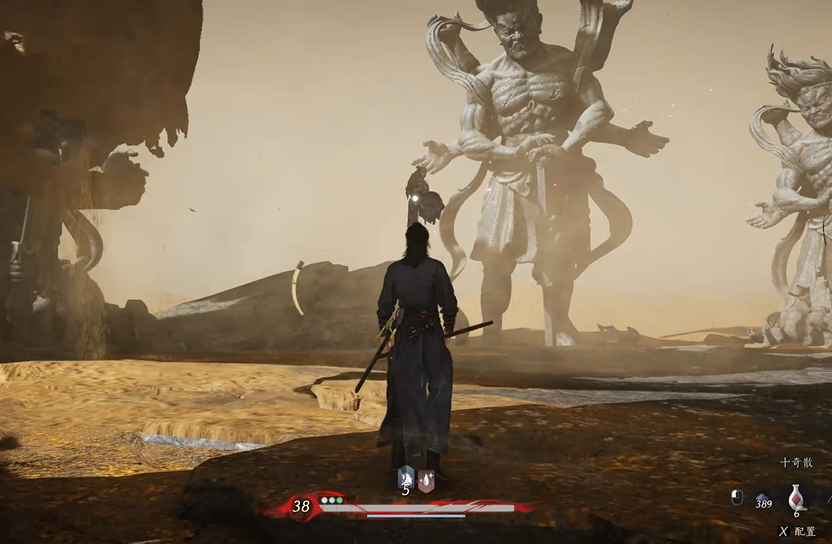Click the red droplet buff icon

tap(426, 479)
